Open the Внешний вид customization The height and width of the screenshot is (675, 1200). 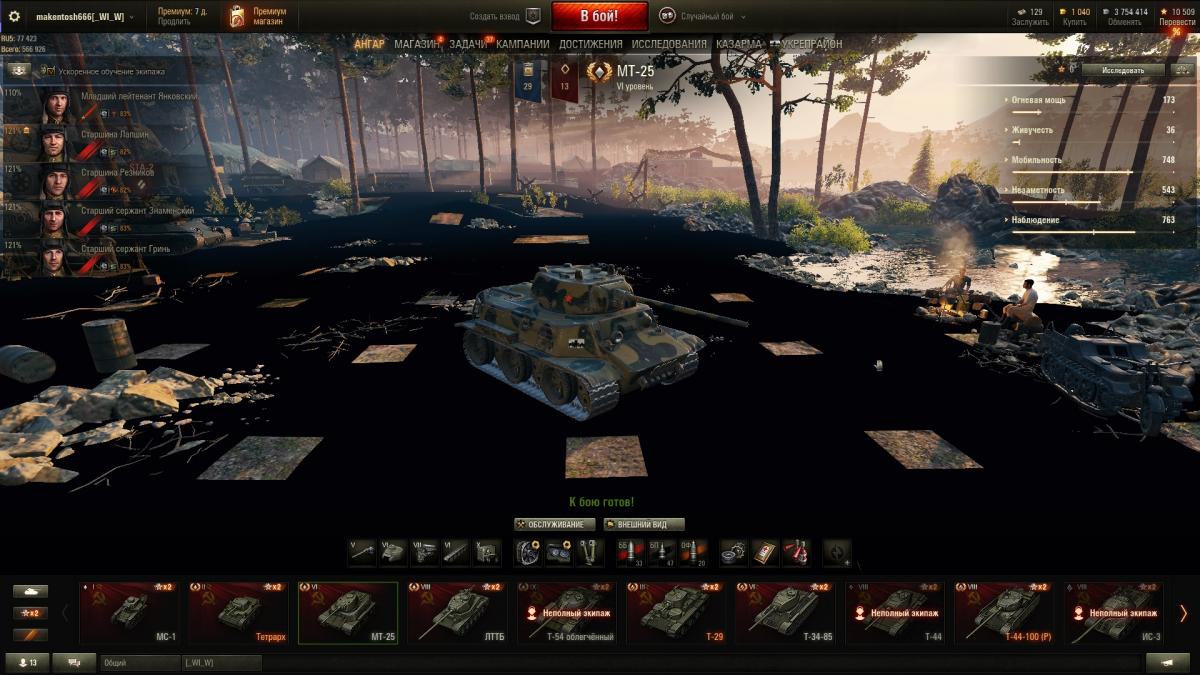click(x=644, y=524)
